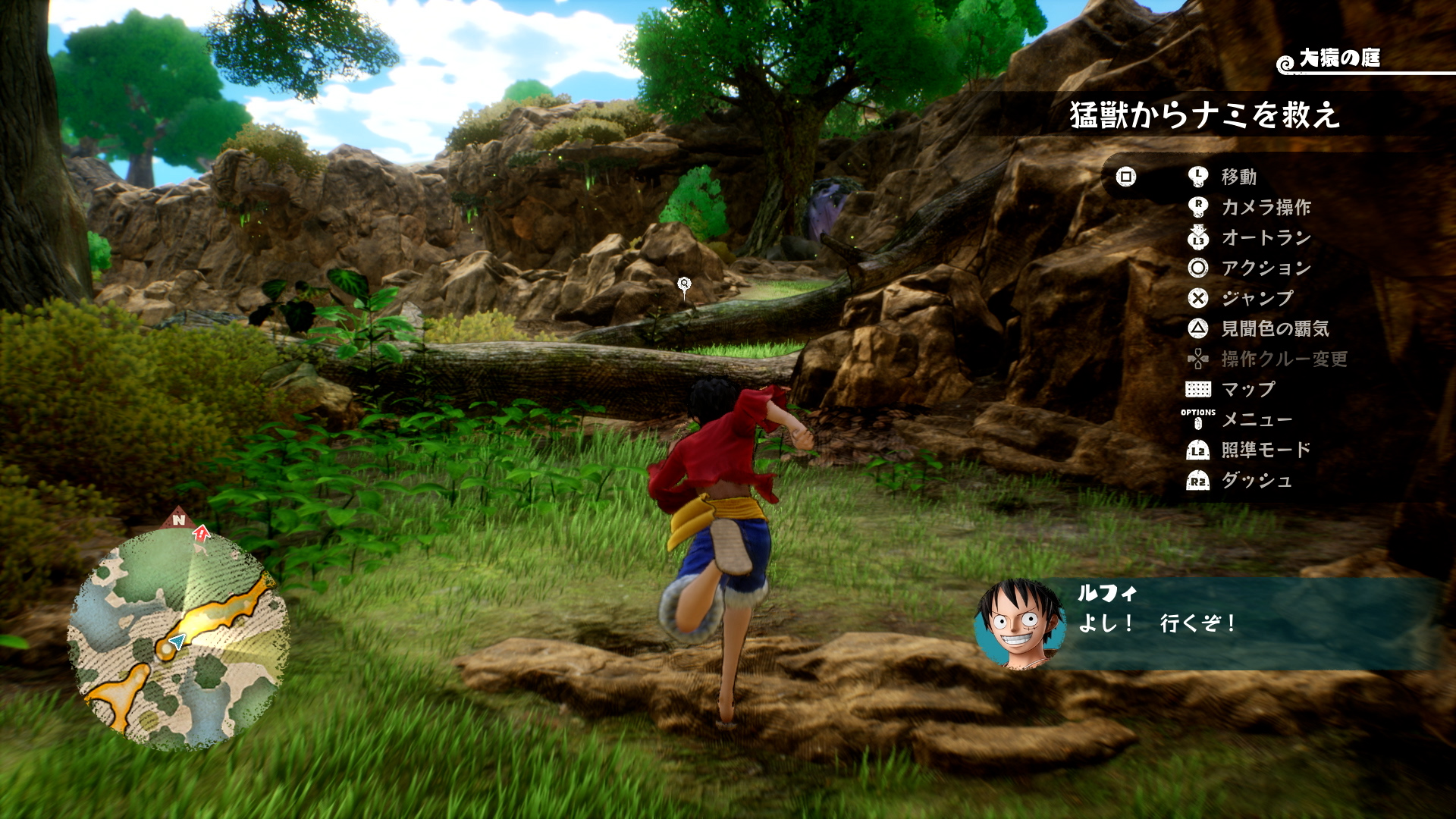Click the 大猿の庭 location label

point(1338,58)
